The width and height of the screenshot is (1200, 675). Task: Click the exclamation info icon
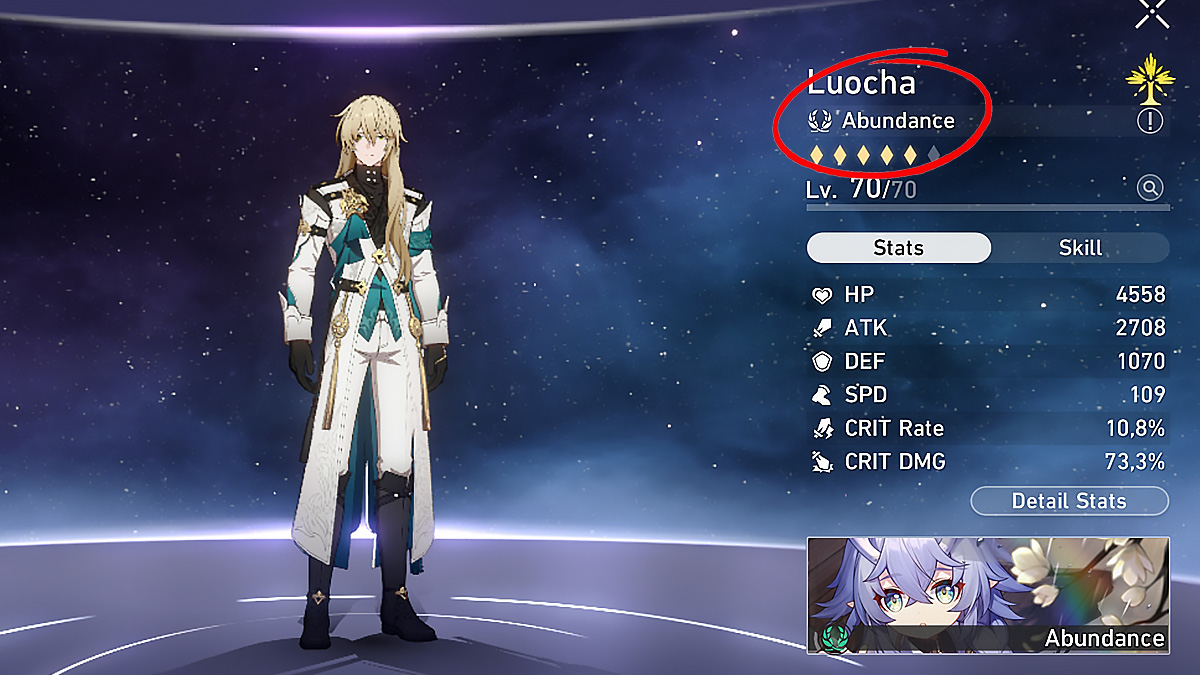(x=1150, y=121)
